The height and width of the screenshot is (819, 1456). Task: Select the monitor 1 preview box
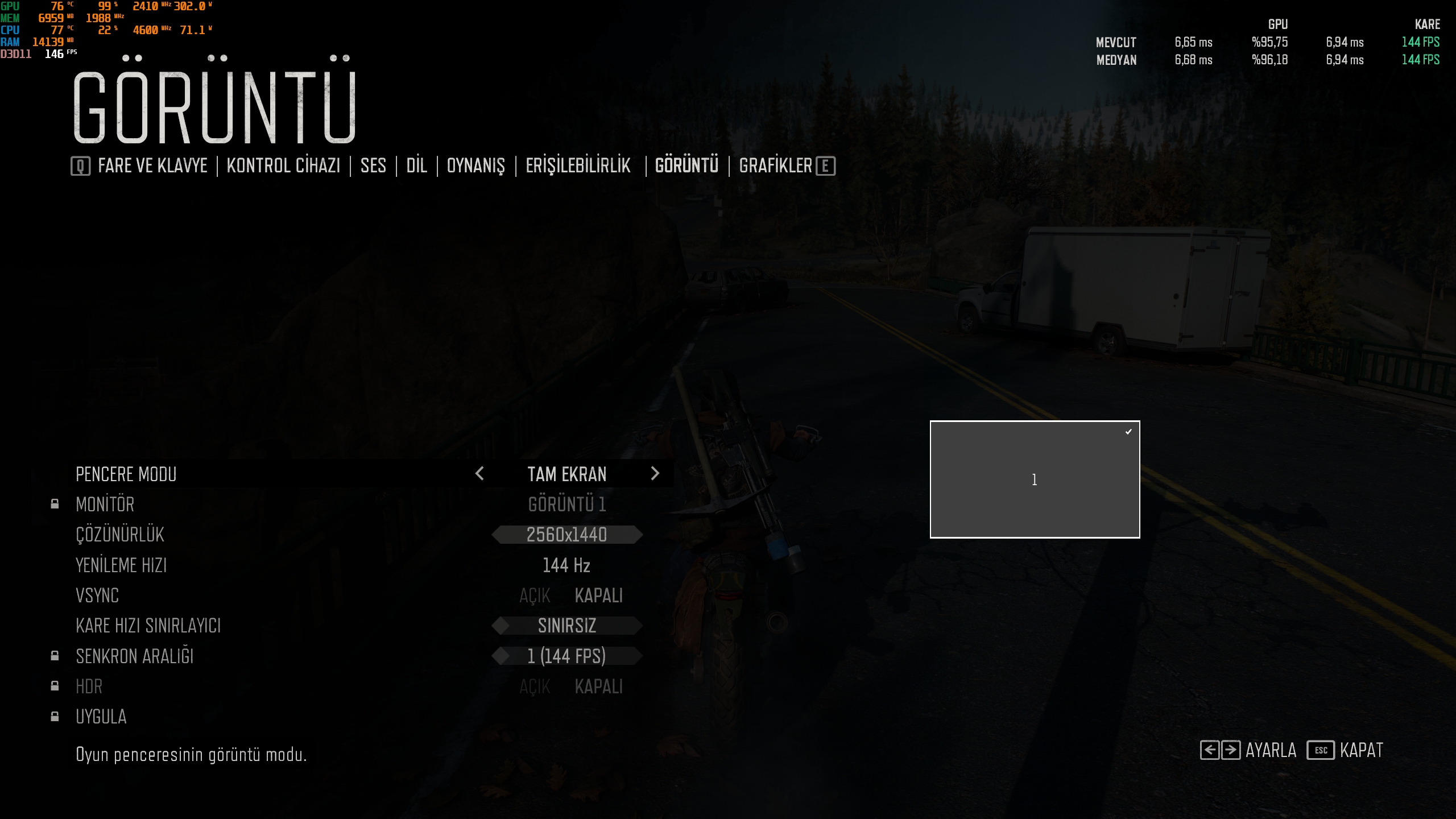[1035, 479]
